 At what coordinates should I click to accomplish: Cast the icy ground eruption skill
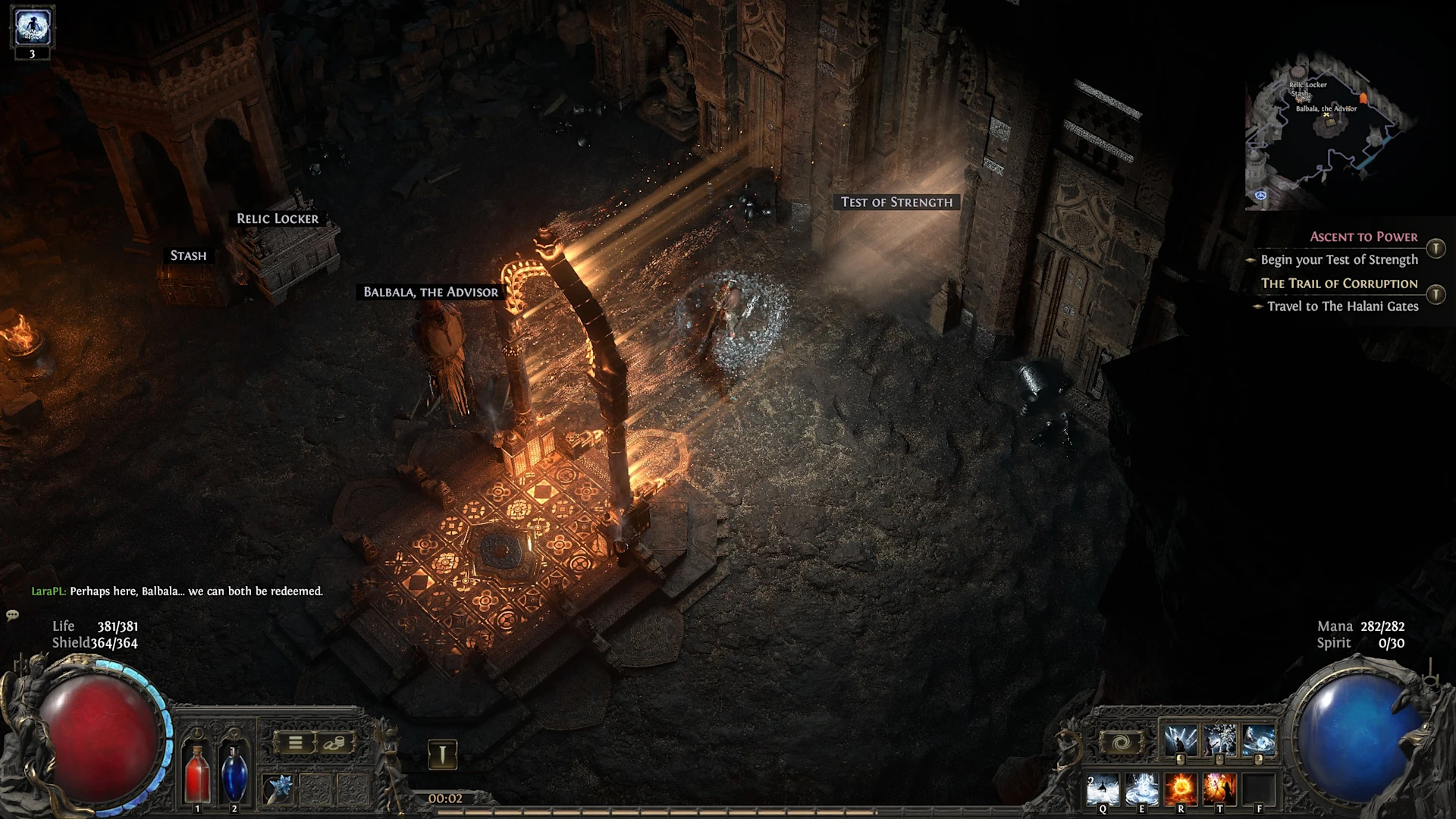click(1141, 789)
